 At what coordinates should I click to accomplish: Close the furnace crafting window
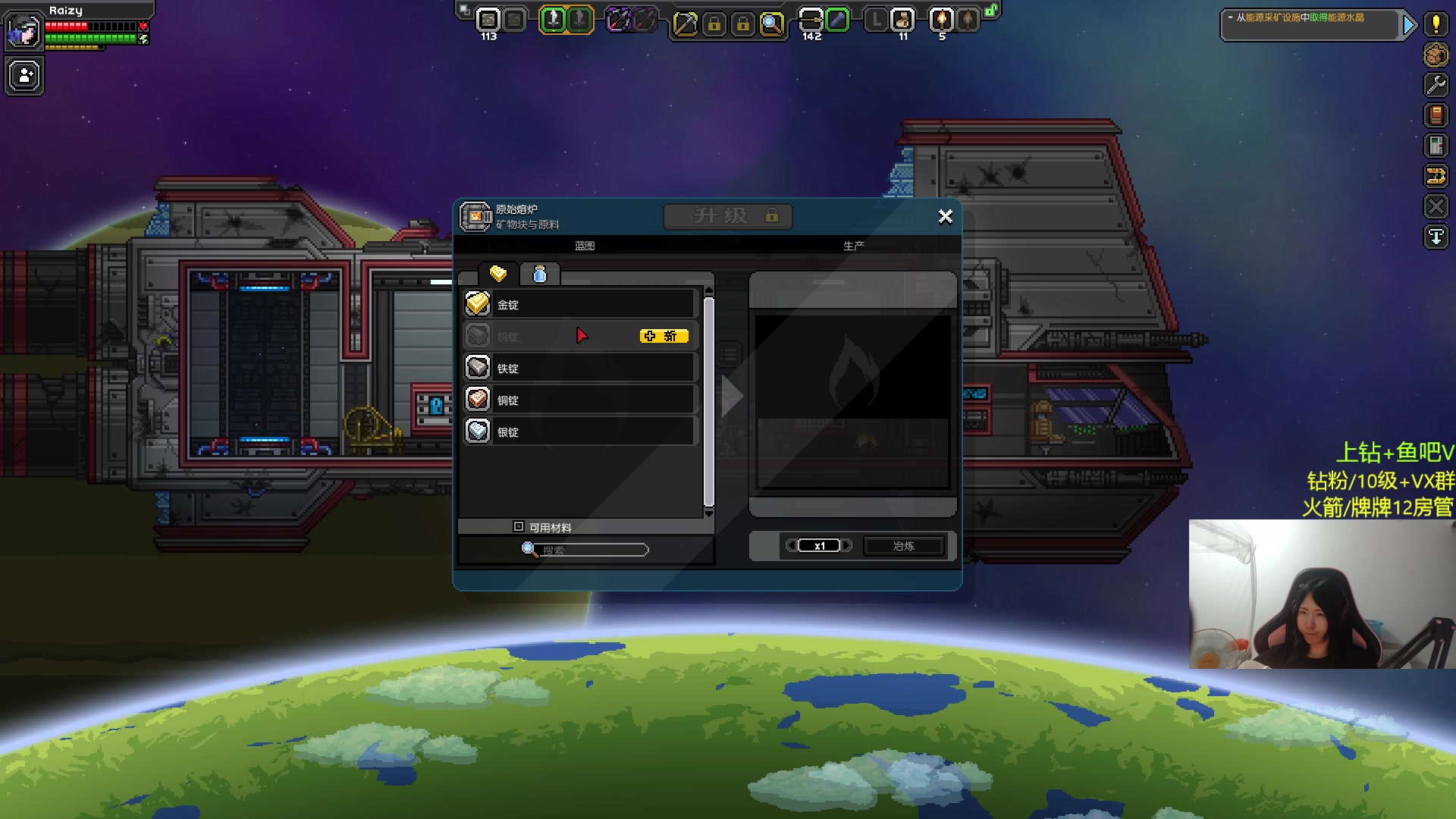click(945, 217)
